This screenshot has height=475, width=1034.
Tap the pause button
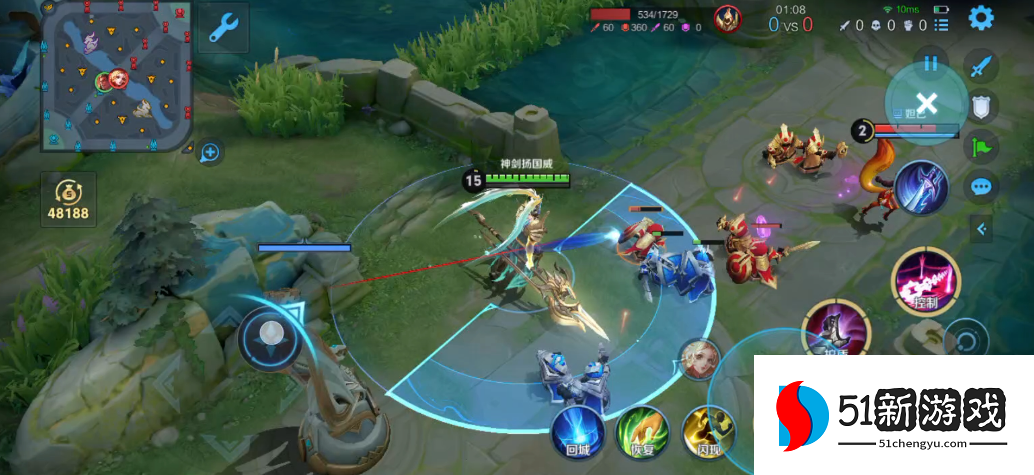coord(931,64)
